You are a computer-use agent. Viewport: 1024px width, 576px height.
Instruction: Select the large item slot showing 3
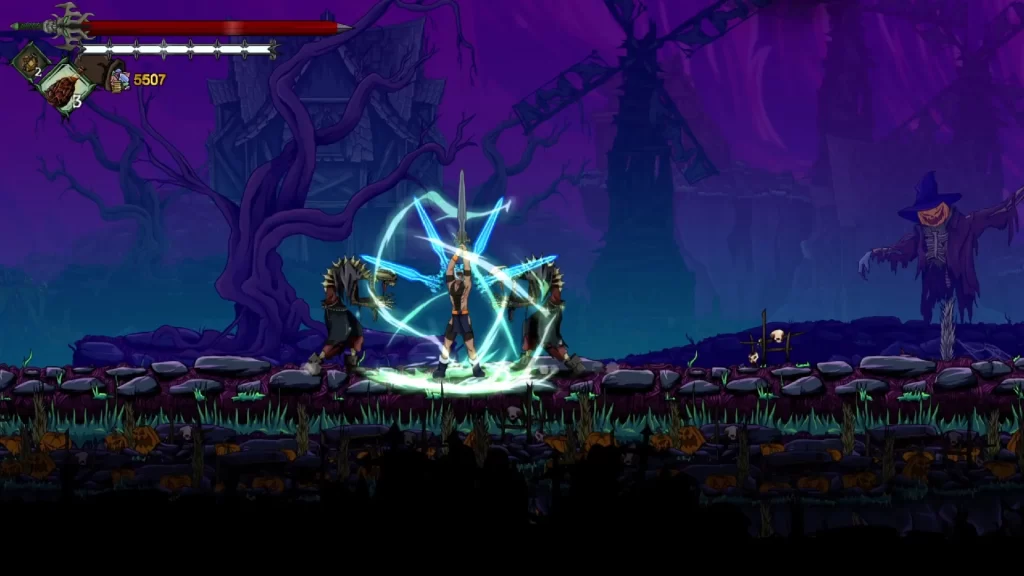click(66, 87)
